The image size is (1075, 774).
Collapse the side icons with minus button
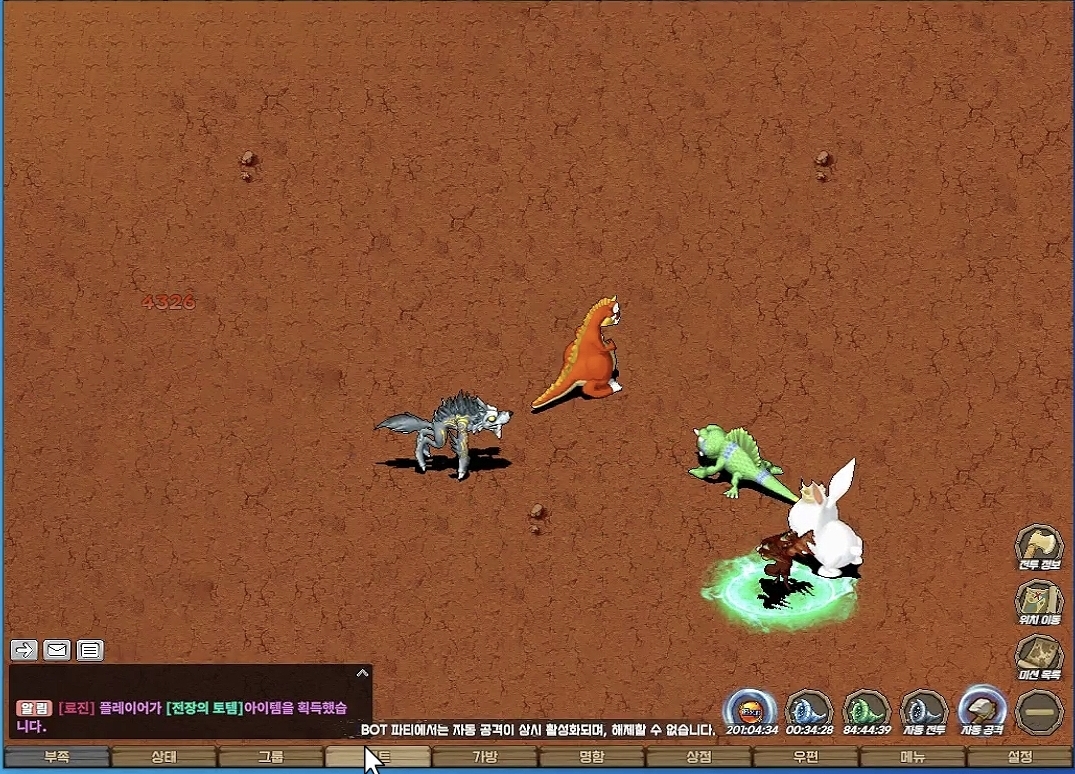[x=1039, y=712]
